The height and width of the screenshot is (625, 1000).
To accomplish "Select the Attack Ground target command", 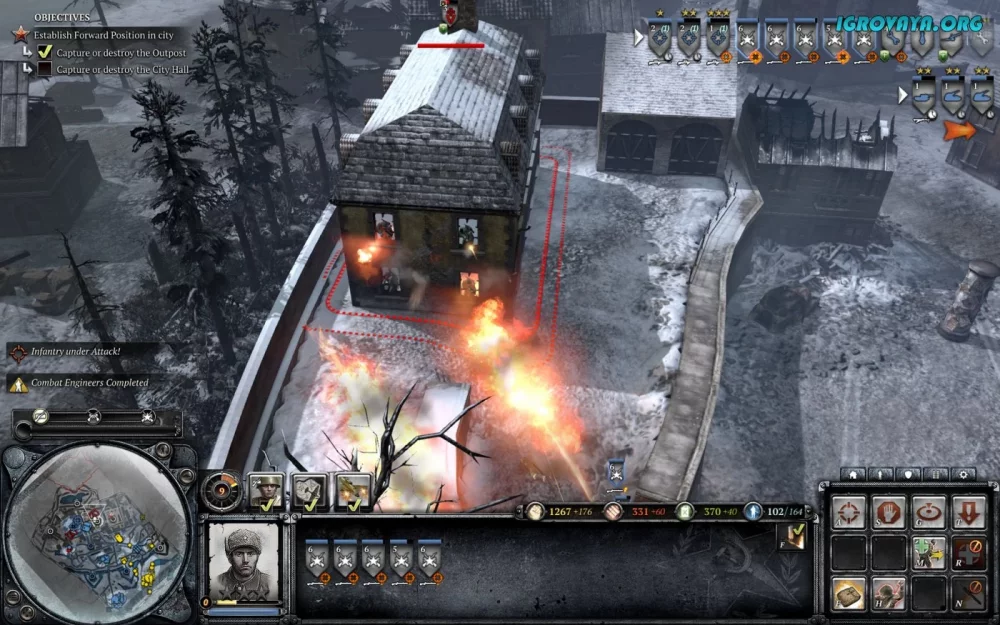I will click(x=928, y=512).
